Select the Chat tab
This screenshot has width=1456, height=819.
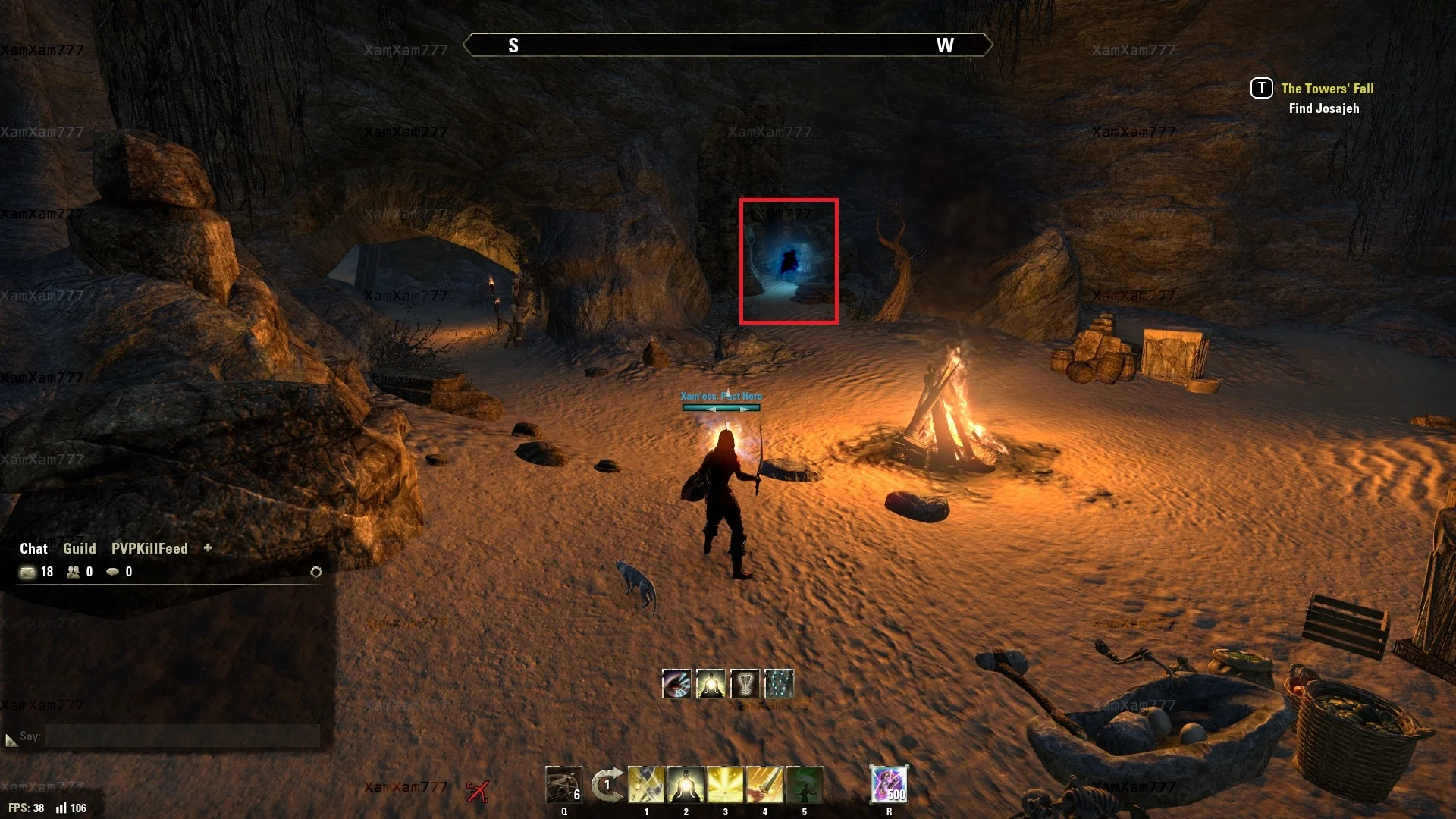[33, 548]
